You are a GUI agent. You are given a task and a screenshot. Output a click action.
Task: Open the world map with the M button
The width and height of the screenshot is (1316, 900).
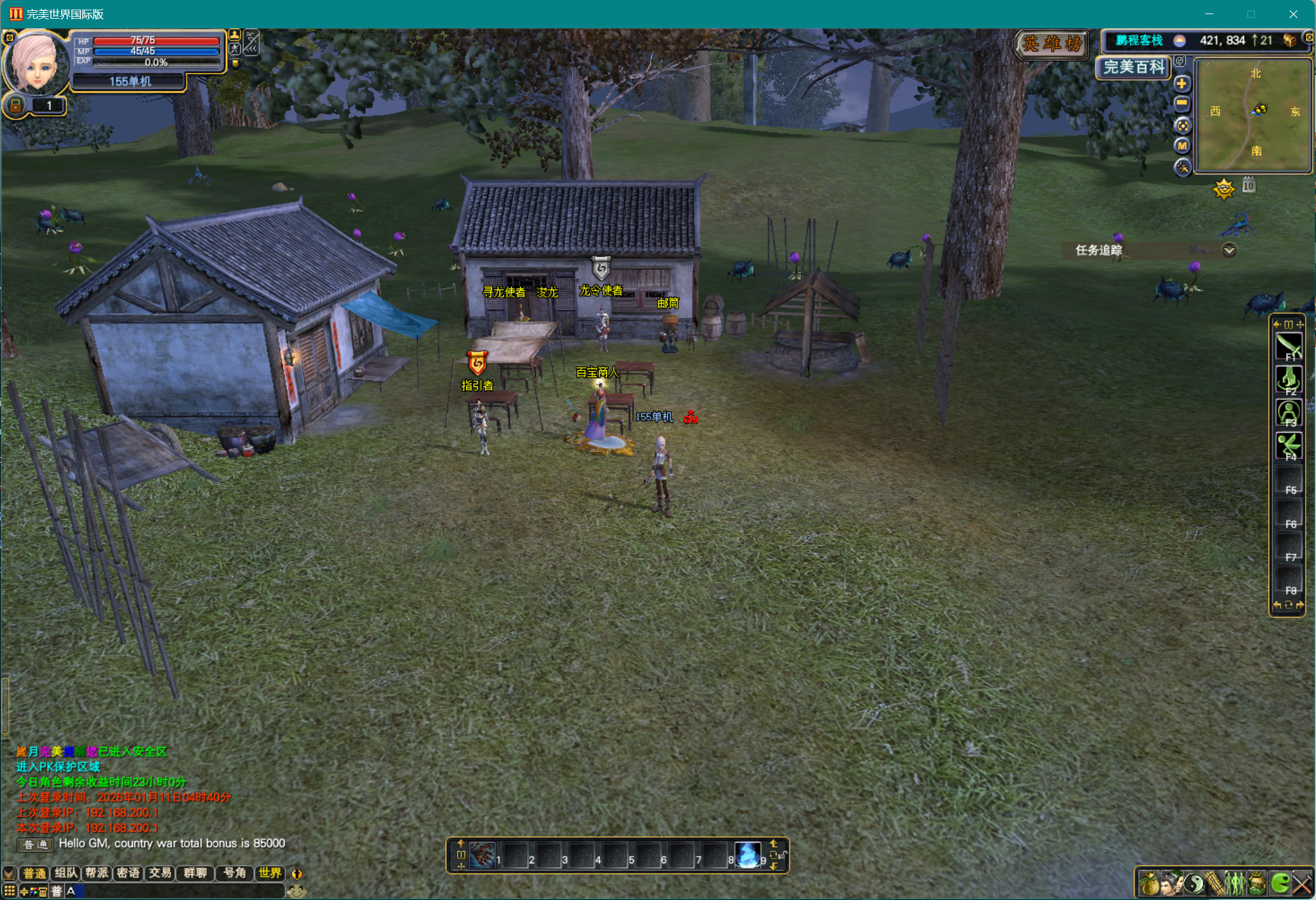1182,146
